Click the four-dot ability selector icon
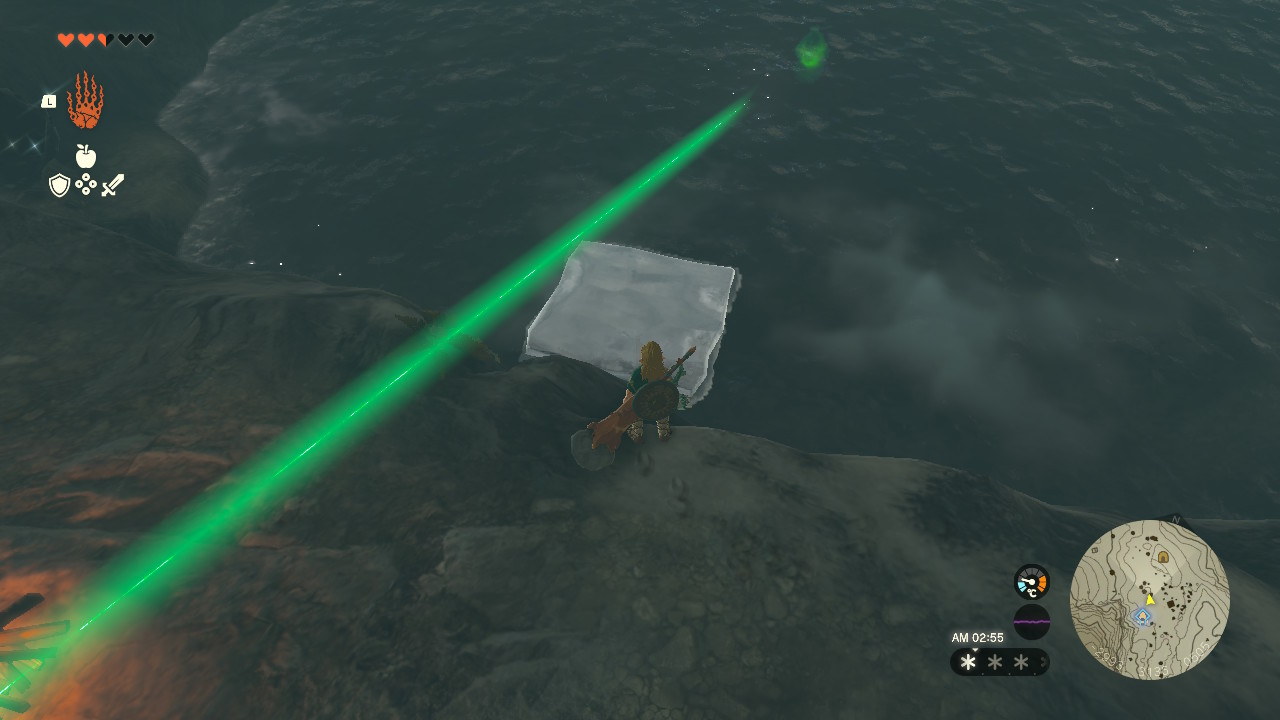The width and height of the screenshot is (1280, 720). [86, 185]
